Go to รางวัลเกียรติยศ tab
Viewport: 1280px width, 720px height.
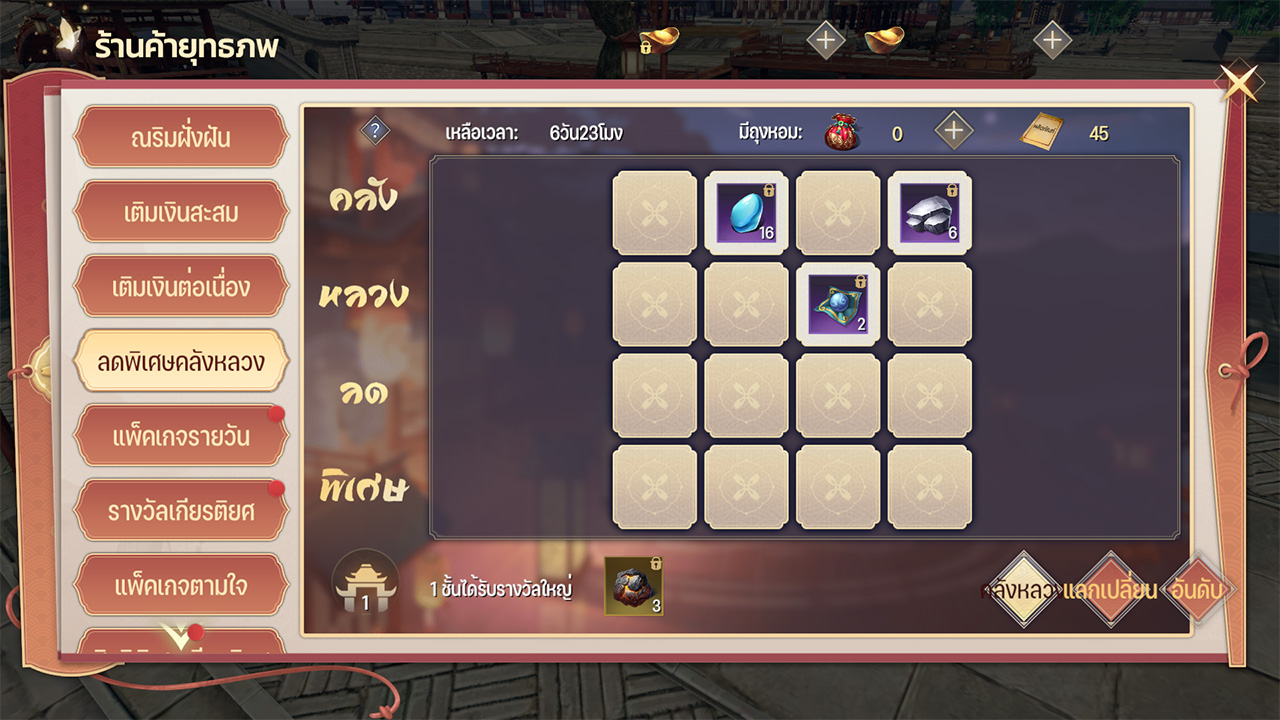(181, 511)
